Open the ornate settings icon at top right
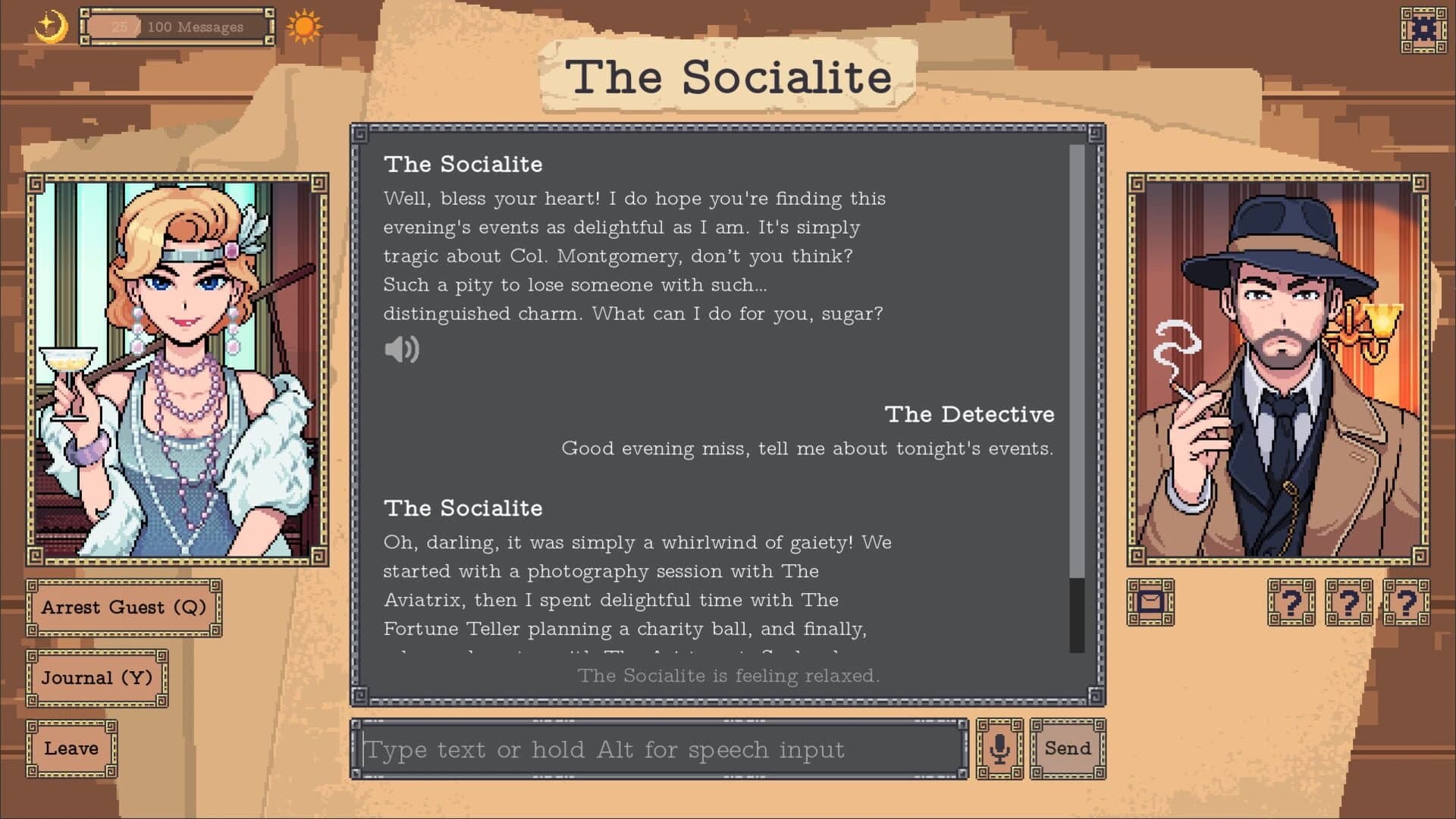The width and height of the screenshot is (1456, 819). 1424,30
